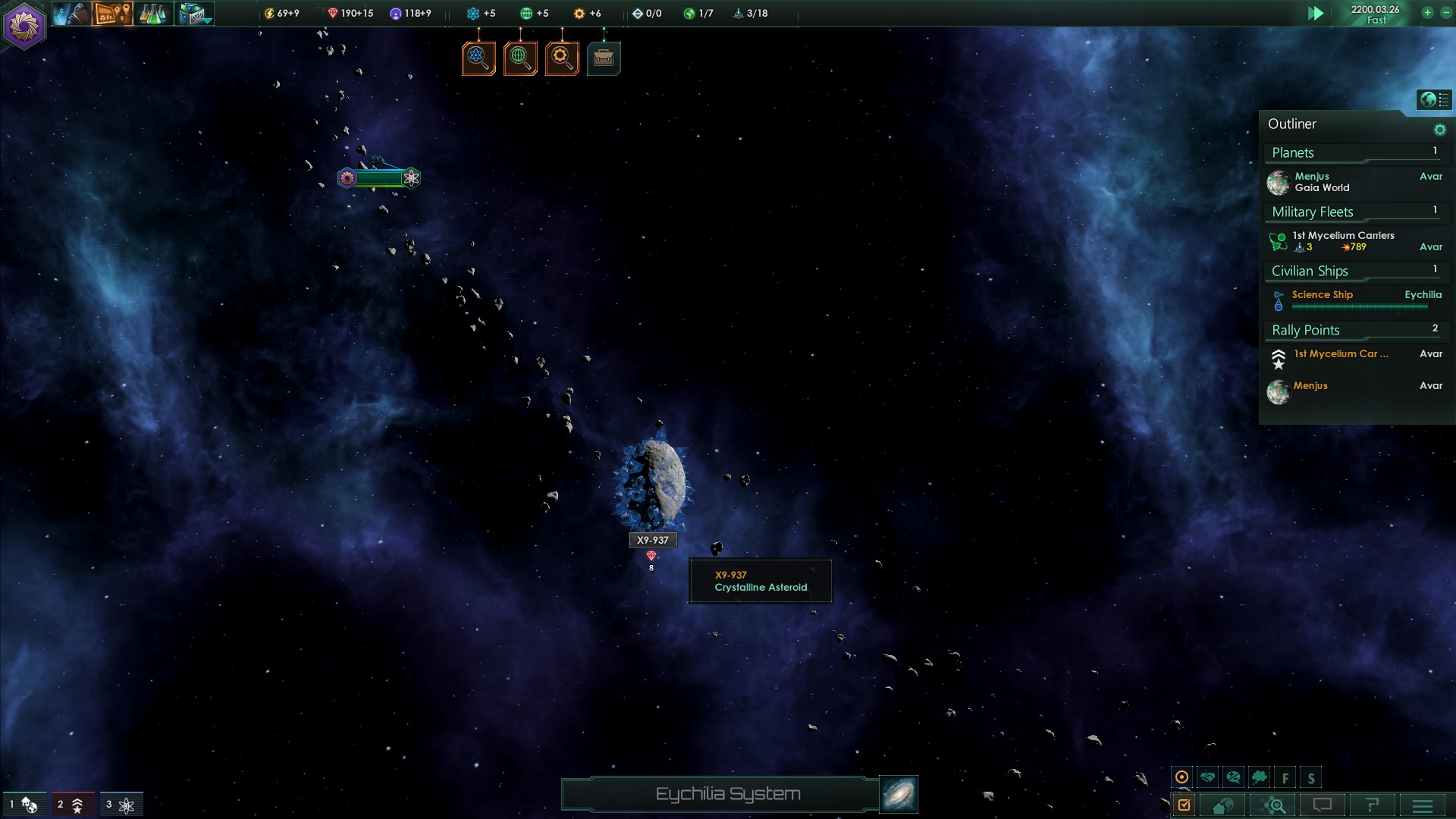The image size is (1456, 819).
Task: Increase game speed with the plus button
Action: [1427, 13]
